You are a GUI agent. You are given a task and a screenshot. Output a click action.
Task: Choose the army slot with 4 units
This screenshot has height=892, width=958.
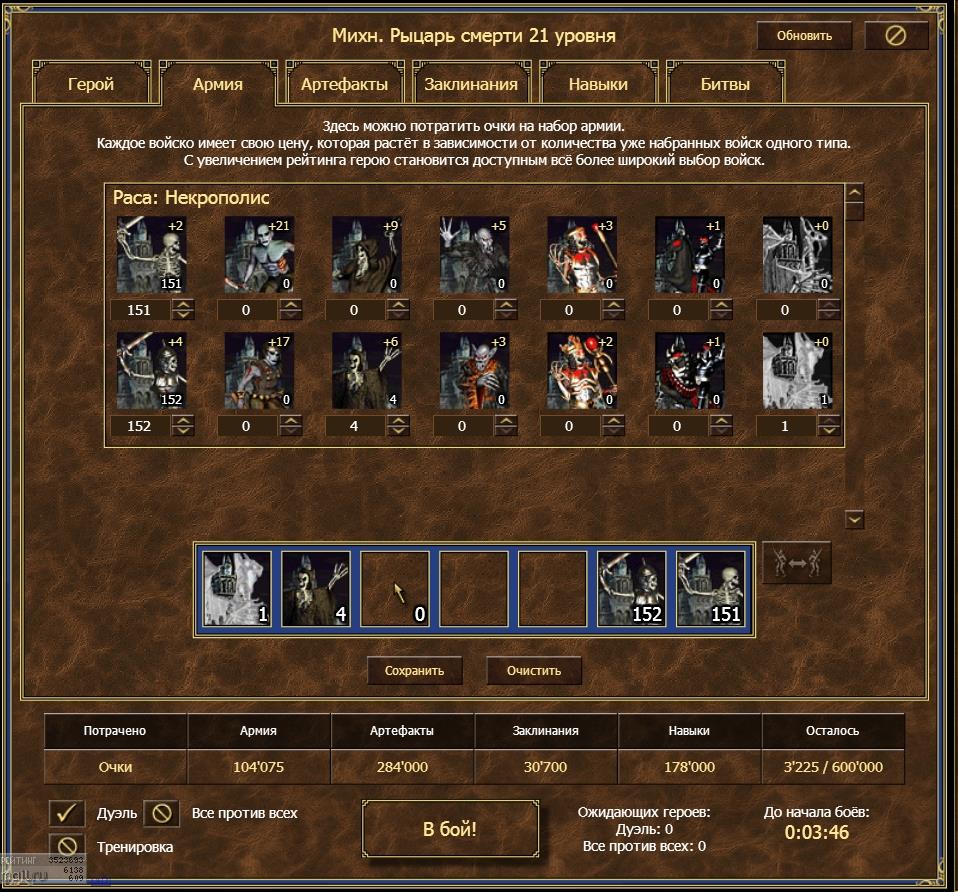[x=316, y=589]
